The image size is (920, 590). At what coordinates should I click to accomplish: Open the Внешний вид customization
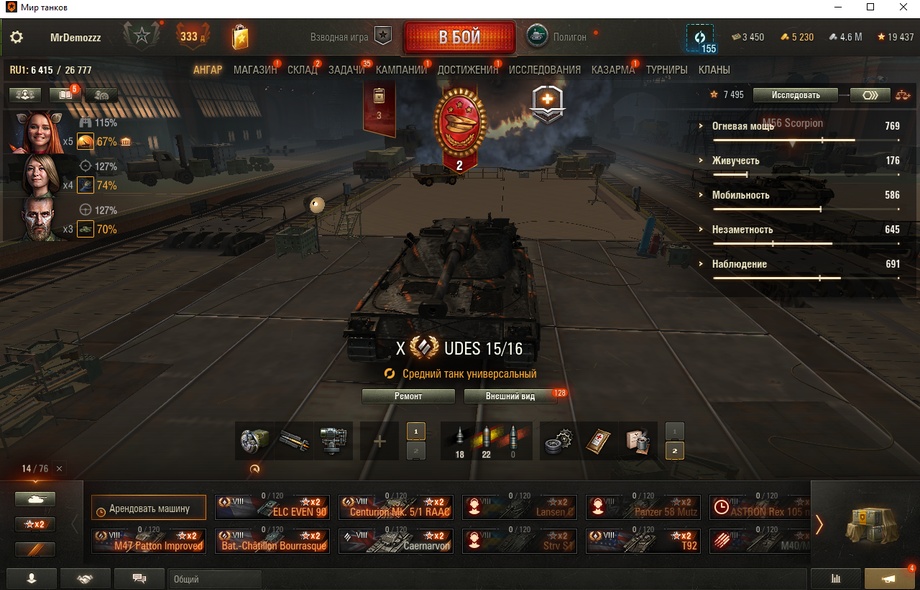tap(510, 396)
